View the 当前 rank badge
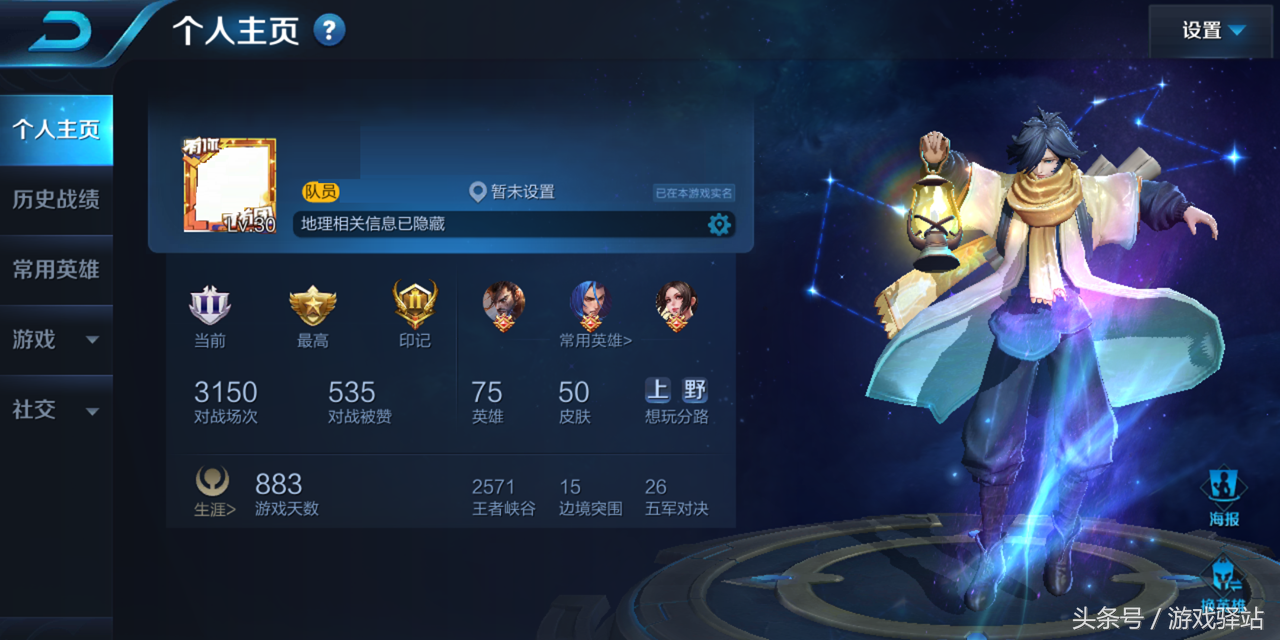The height and width of the screenshot is (640, 1280). pos(210,306)
